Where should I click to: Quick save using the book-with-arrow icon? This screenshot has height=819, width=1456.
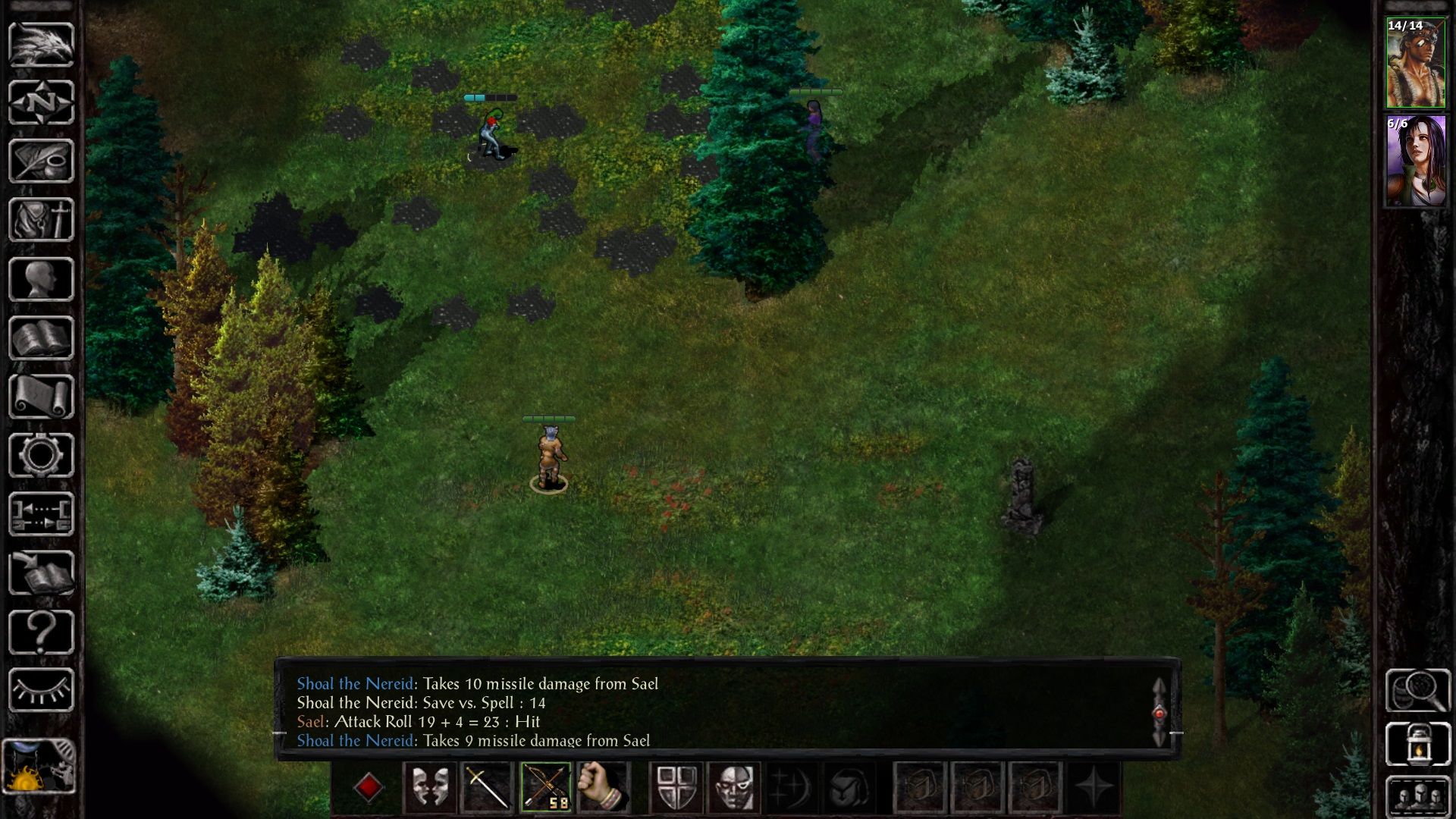click(x=41, y=573)
